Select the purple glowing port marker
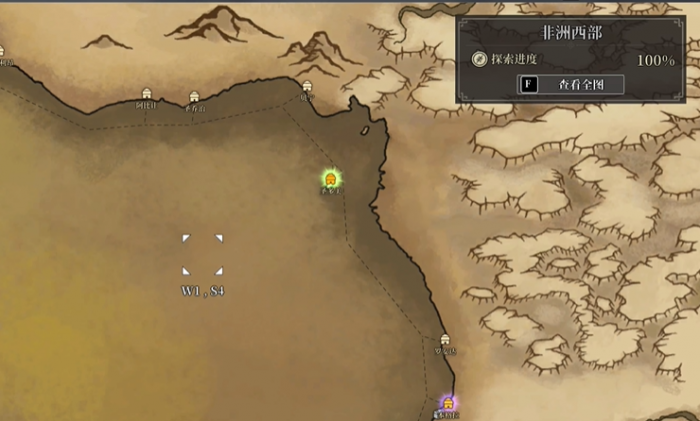This screenshot has height=421, width=700. (x=447, y=403)
